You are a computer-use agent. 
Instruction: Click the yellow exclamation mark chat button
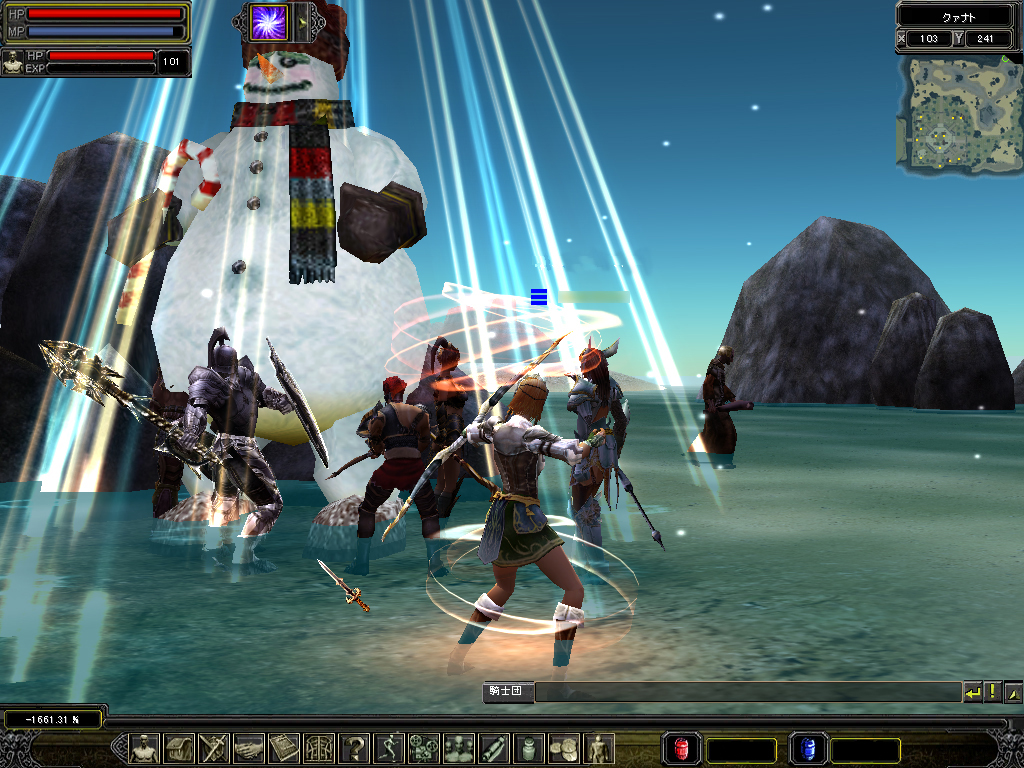pos(992,692)
